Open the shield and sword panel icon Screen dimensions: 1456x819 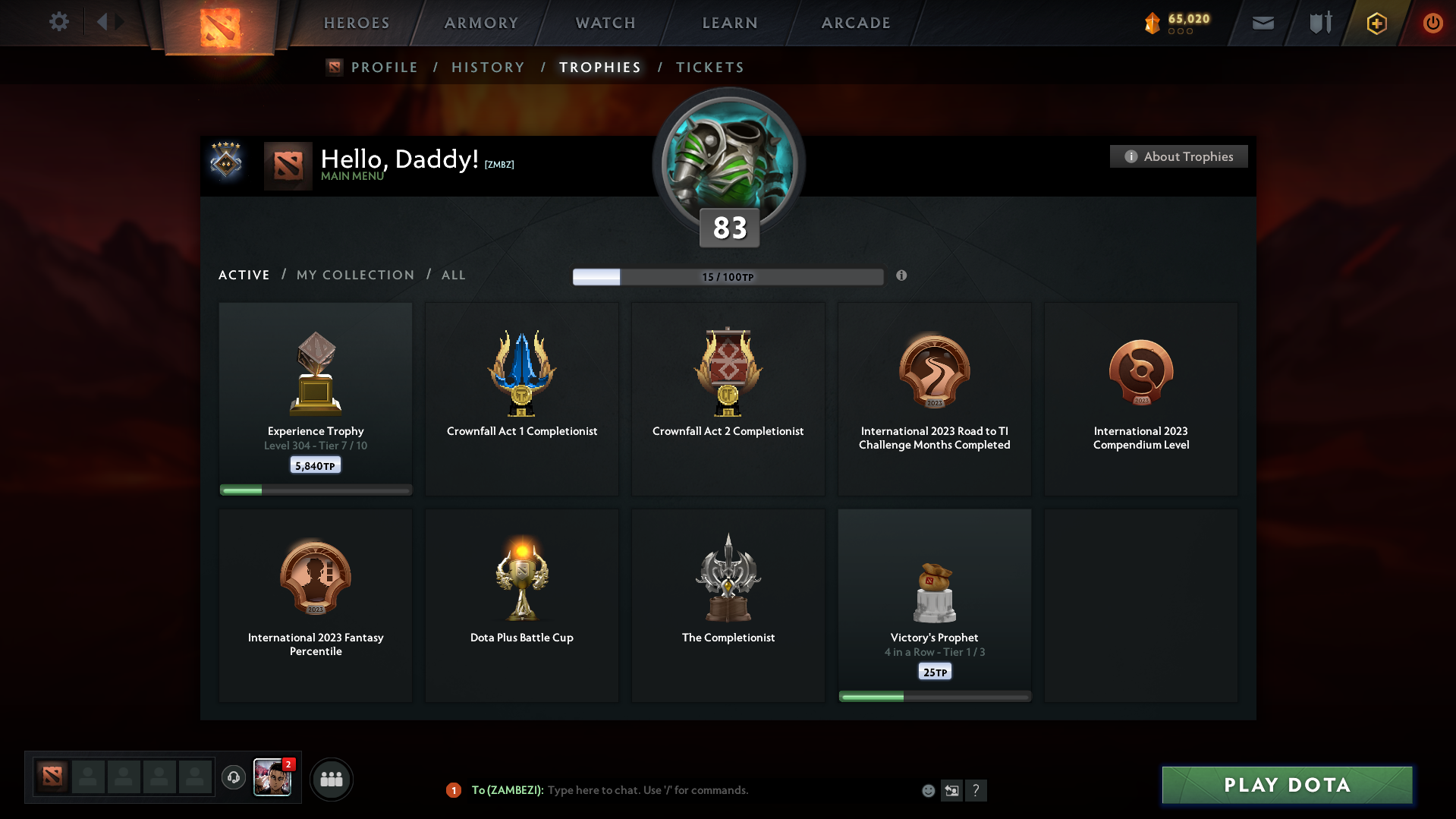click(x=1319, y=23)
